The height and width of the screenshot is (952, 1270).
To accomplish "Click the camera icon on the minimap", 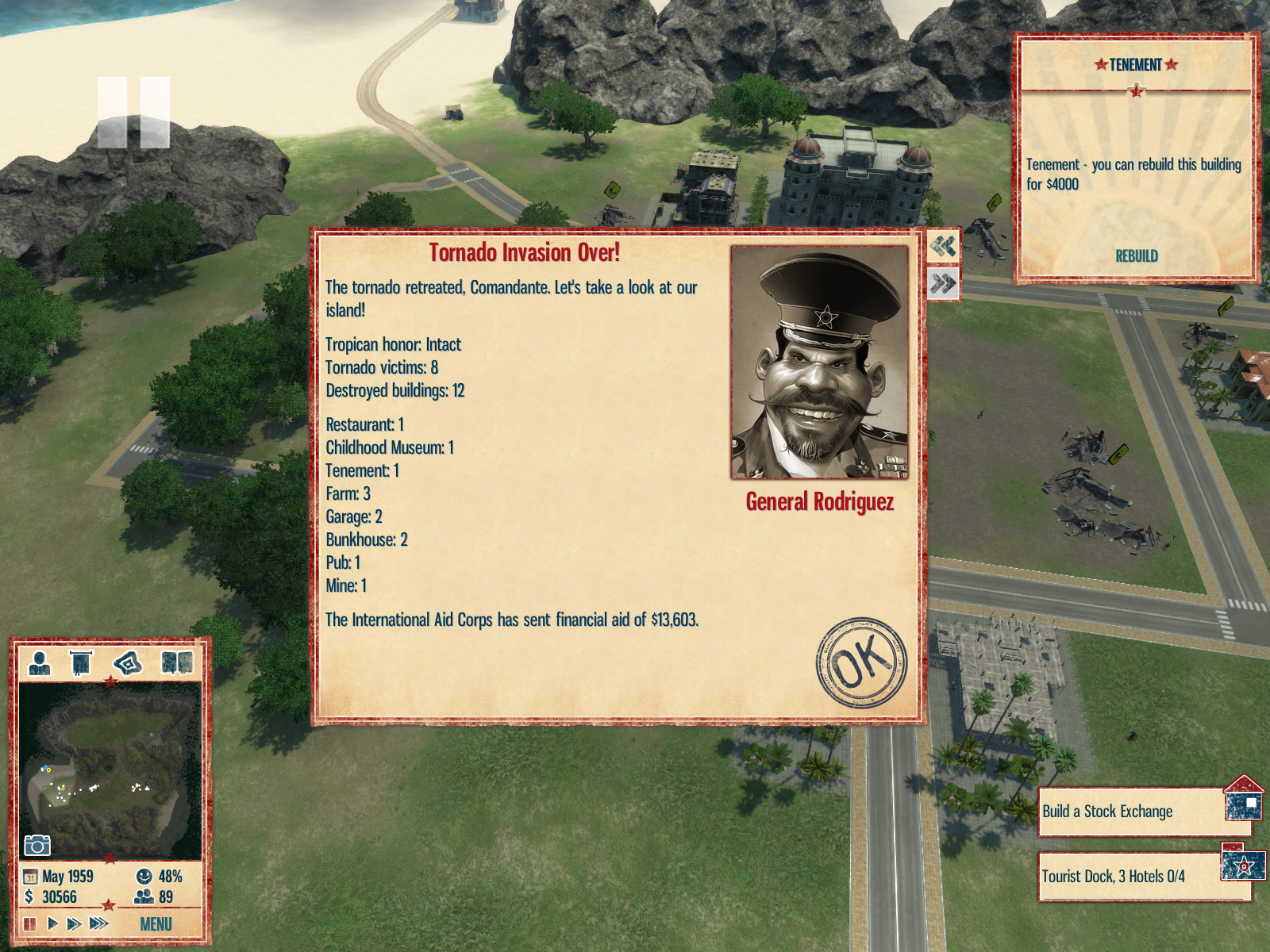I will coord(37,846).
